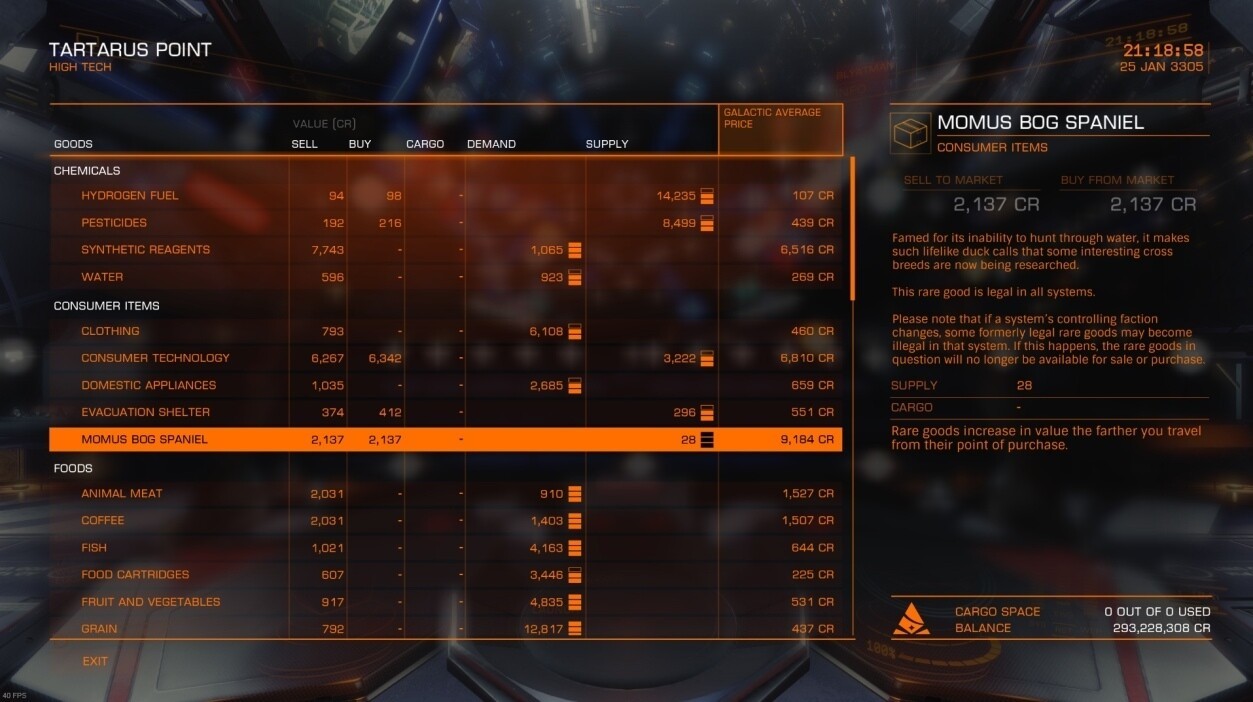The width and height of the screenshot is (1253, 702).
Task: Select the Domestic Appliances listing
Action: click(x=148, y=385)
